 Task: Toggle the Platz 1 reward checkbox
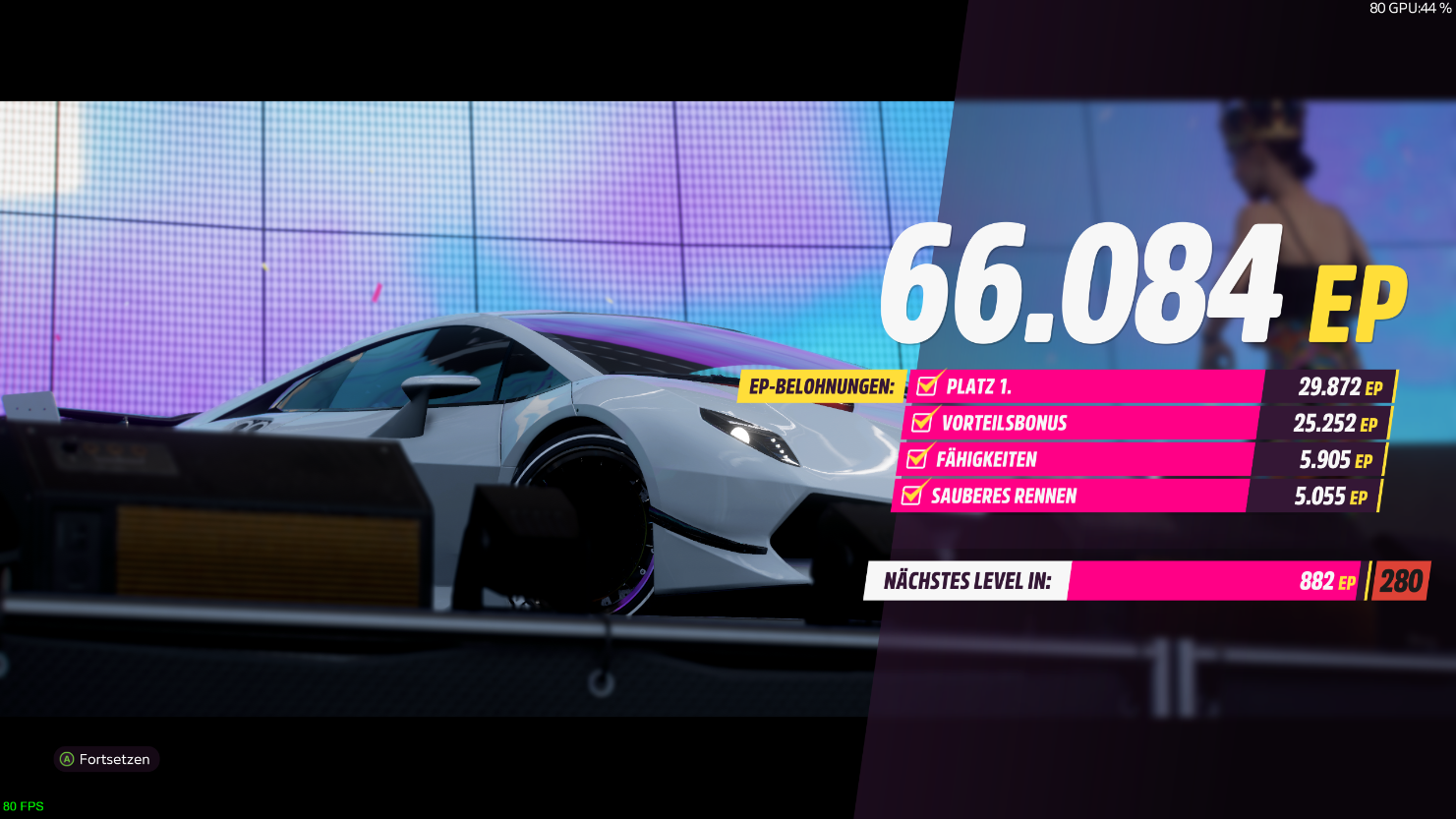[925, 386]
